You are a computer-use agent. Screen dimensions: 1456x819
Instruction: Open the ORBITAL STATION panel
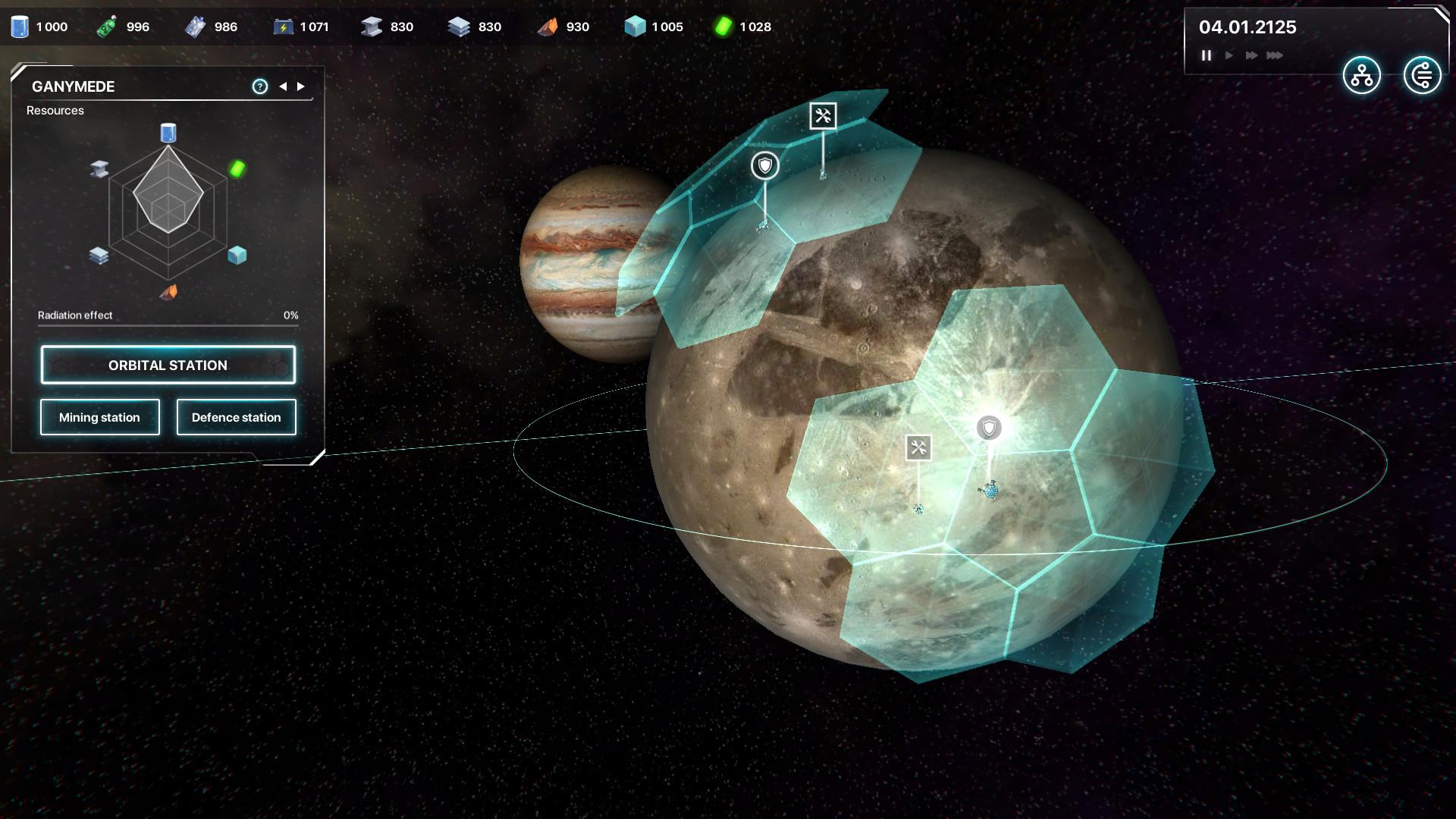[x=168, y=365]
